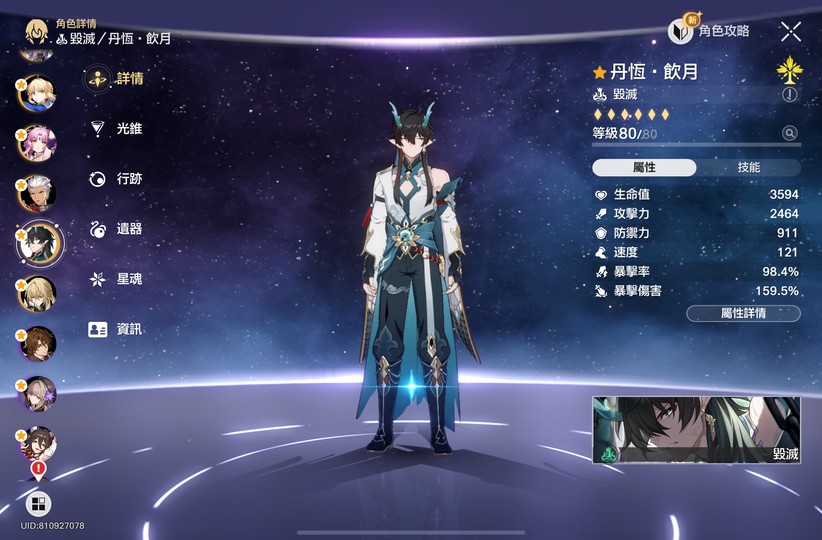Click the magnifier icon beside level 80
Viewport: 822px width, 540px height.
pyautogui.click(x=790, y=133)
